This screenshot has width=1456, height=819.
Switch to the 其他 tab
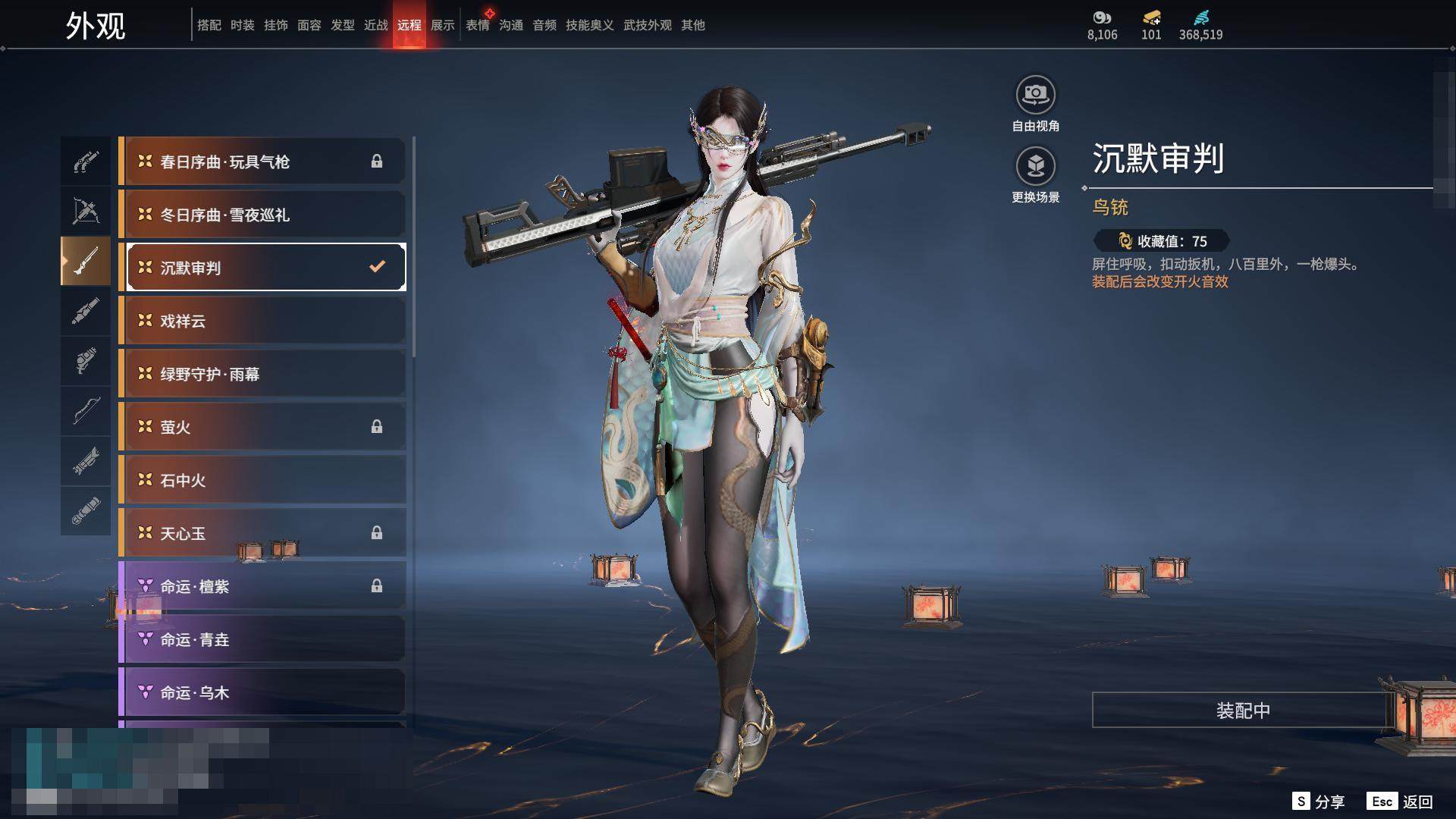pyautogui.click(x=693, y=25)
